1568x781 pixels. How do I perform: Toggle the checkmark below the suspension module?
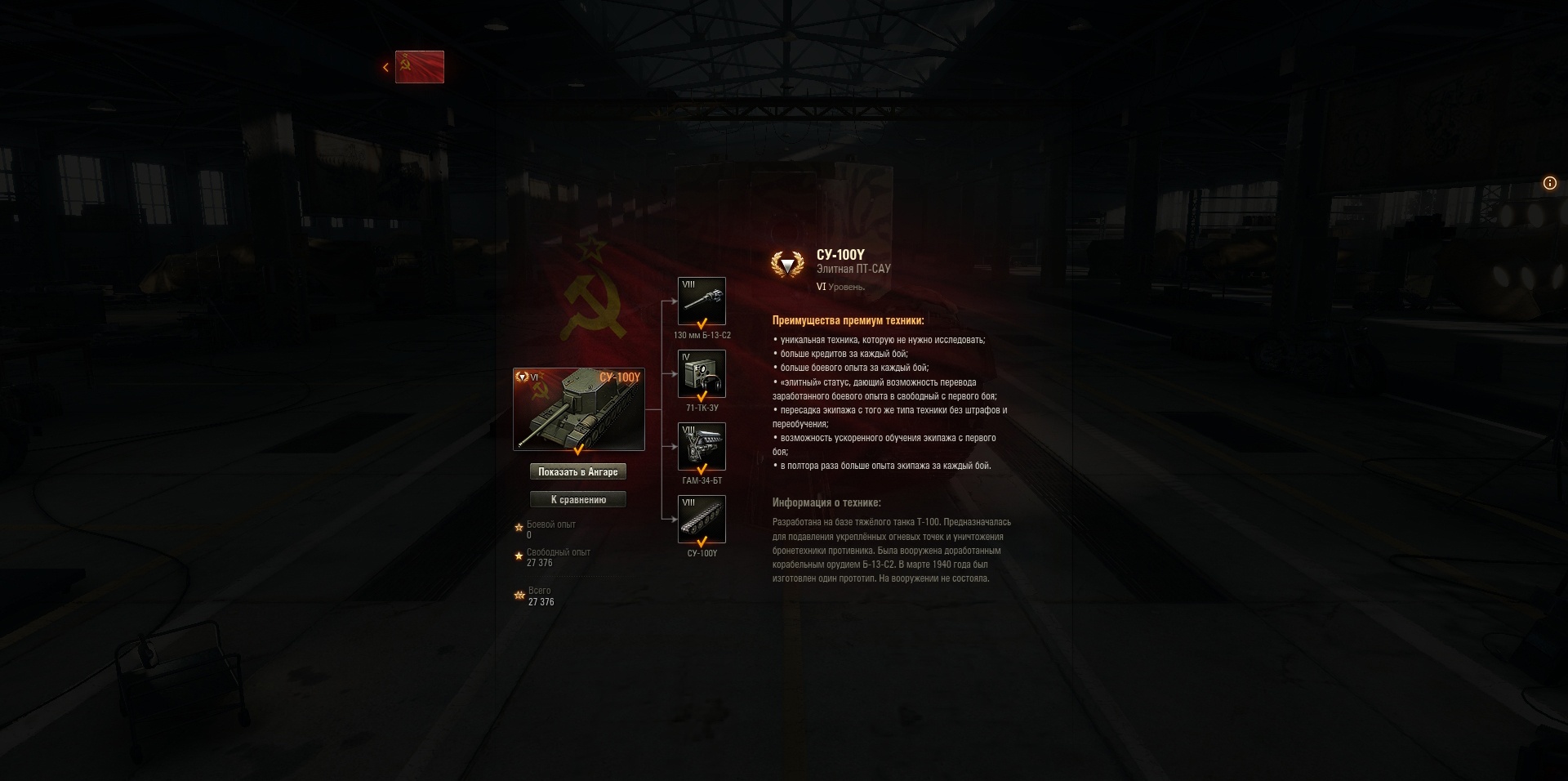(x=702, y=540)
